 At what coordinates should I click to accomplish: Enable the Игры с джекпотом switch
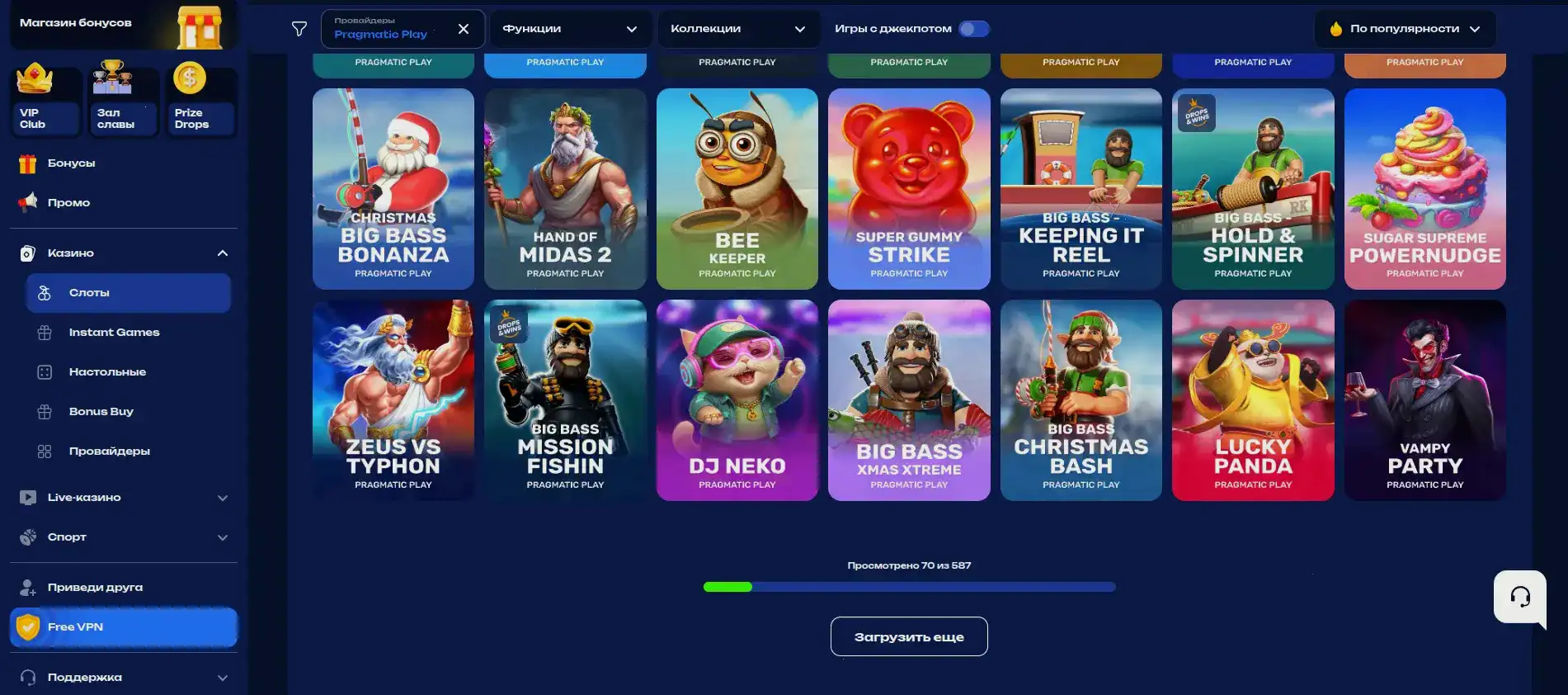point(973,28)
